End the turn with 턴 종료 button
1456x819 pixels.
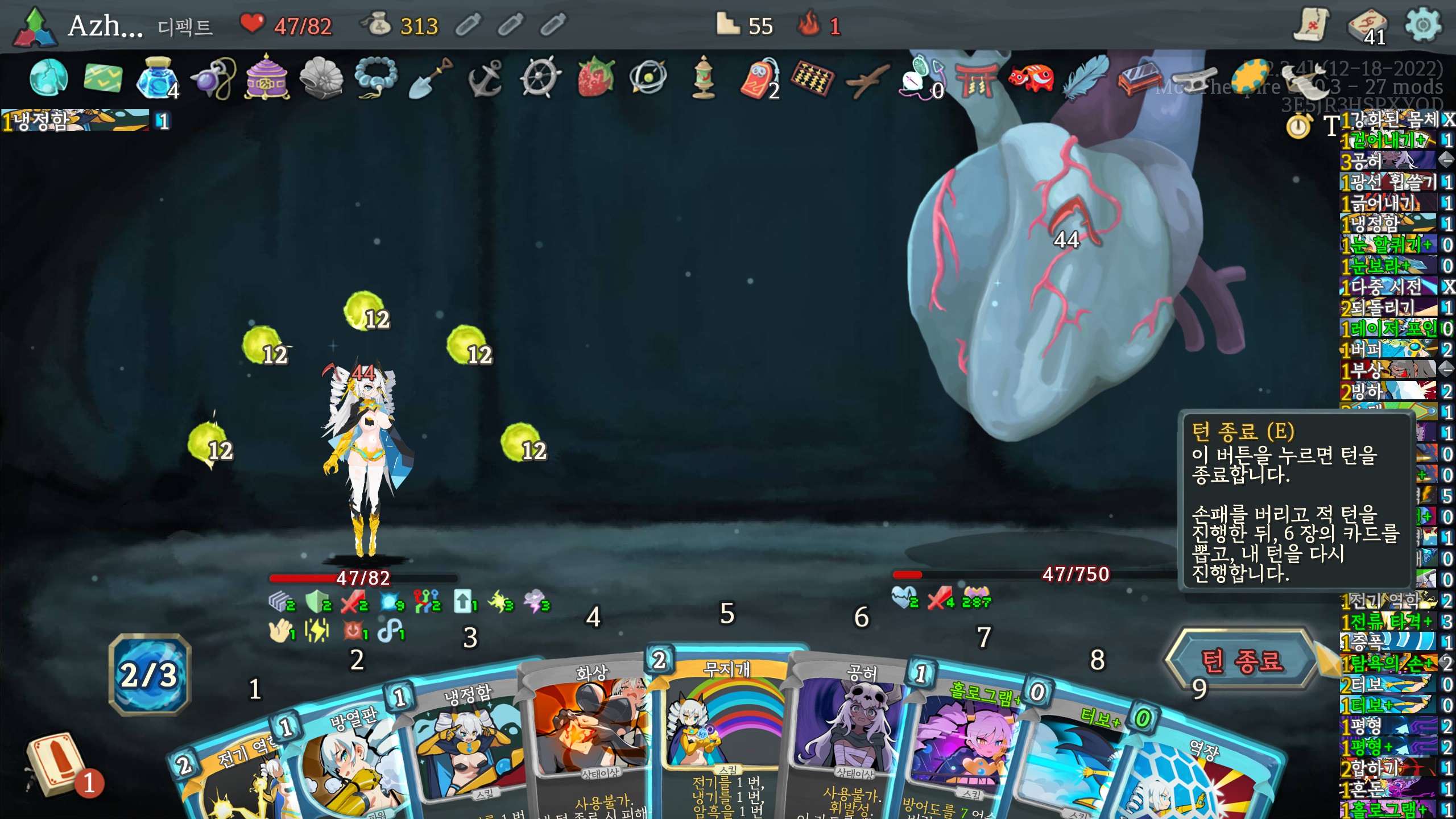click(x=1242, y=661)
